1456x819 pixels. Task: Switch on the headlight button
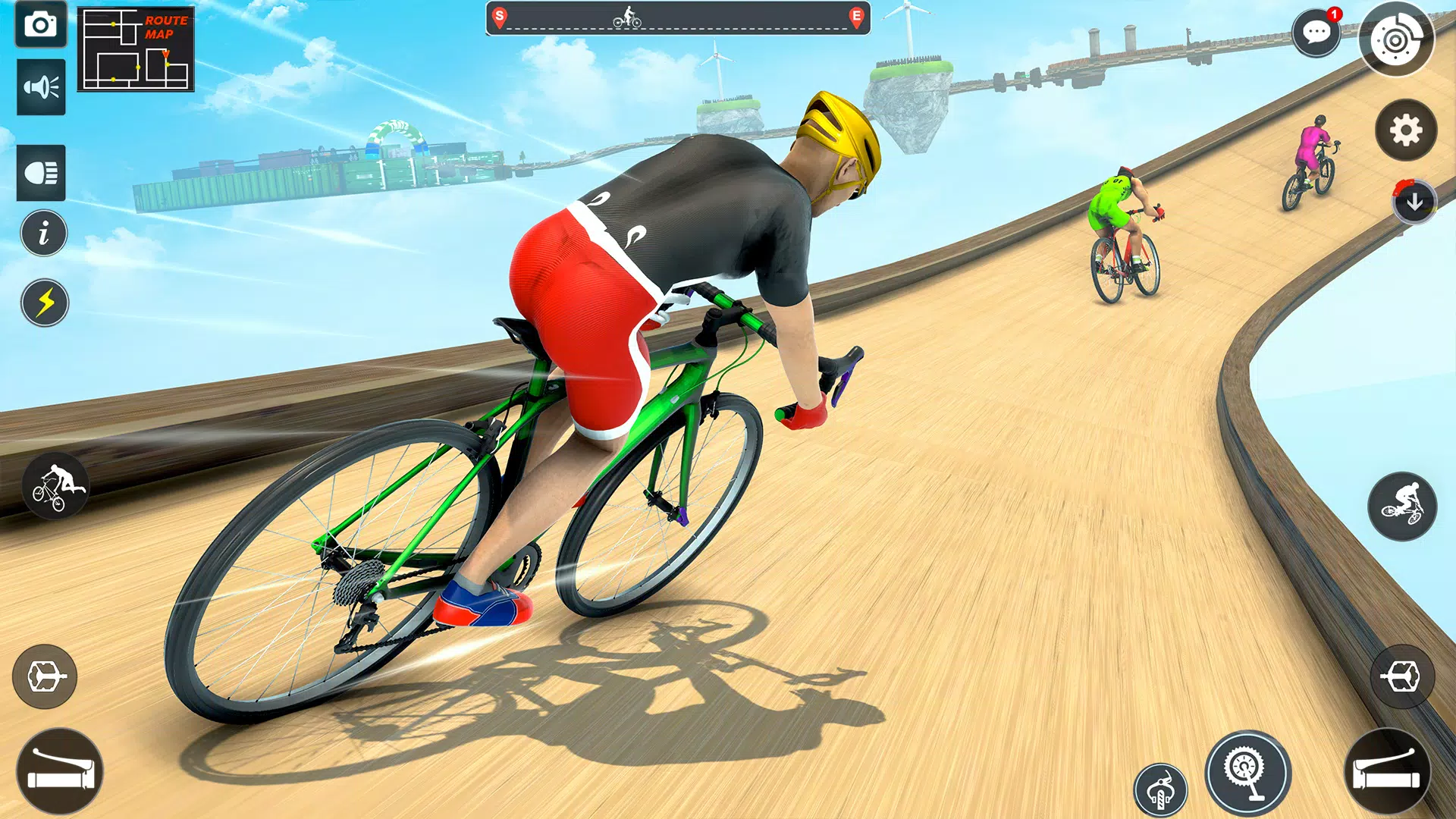click(x=41, y=173)
